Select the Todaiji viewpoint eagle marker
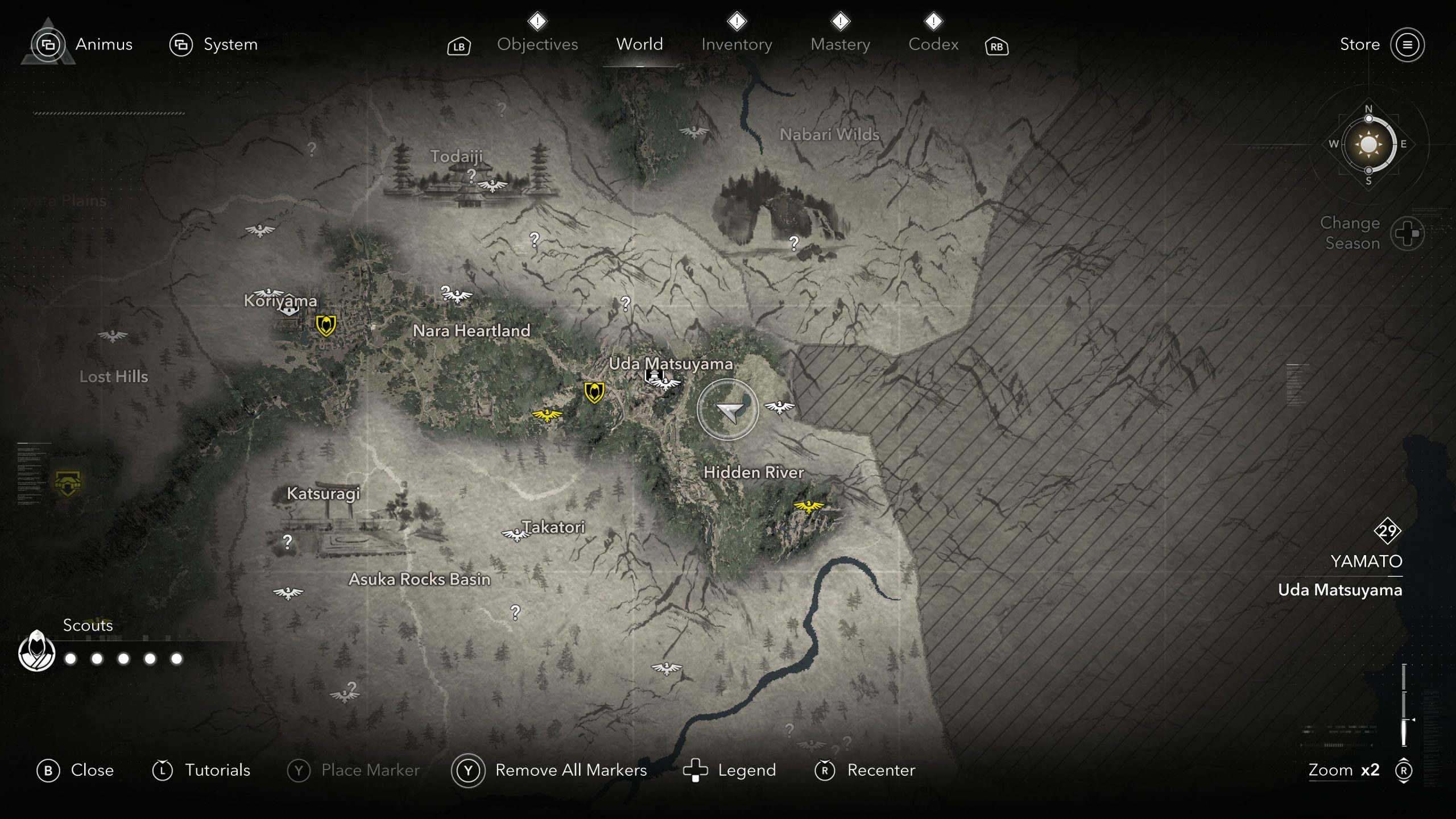 492,185
